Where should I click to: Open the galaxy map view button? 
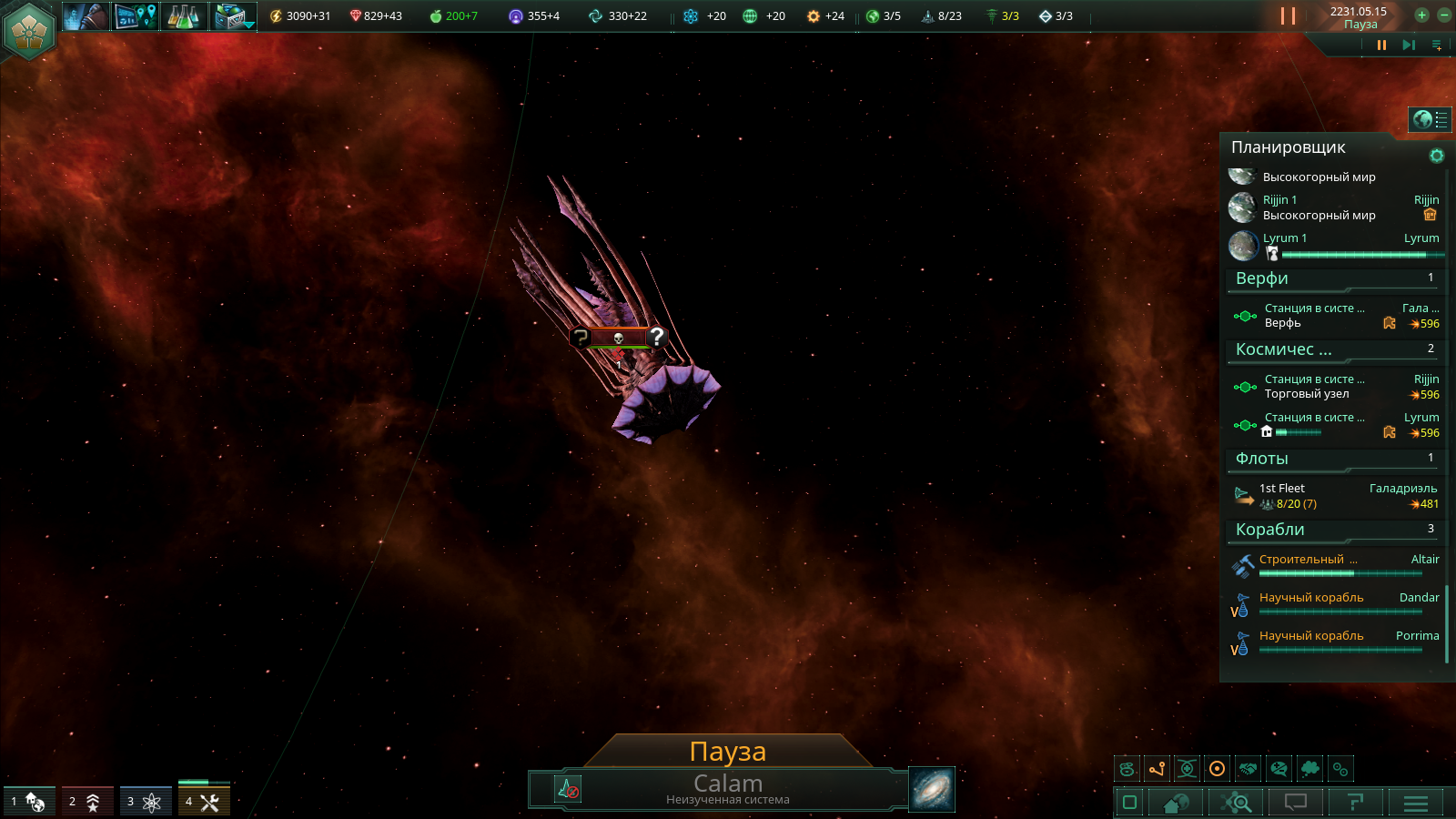(932, 789)
